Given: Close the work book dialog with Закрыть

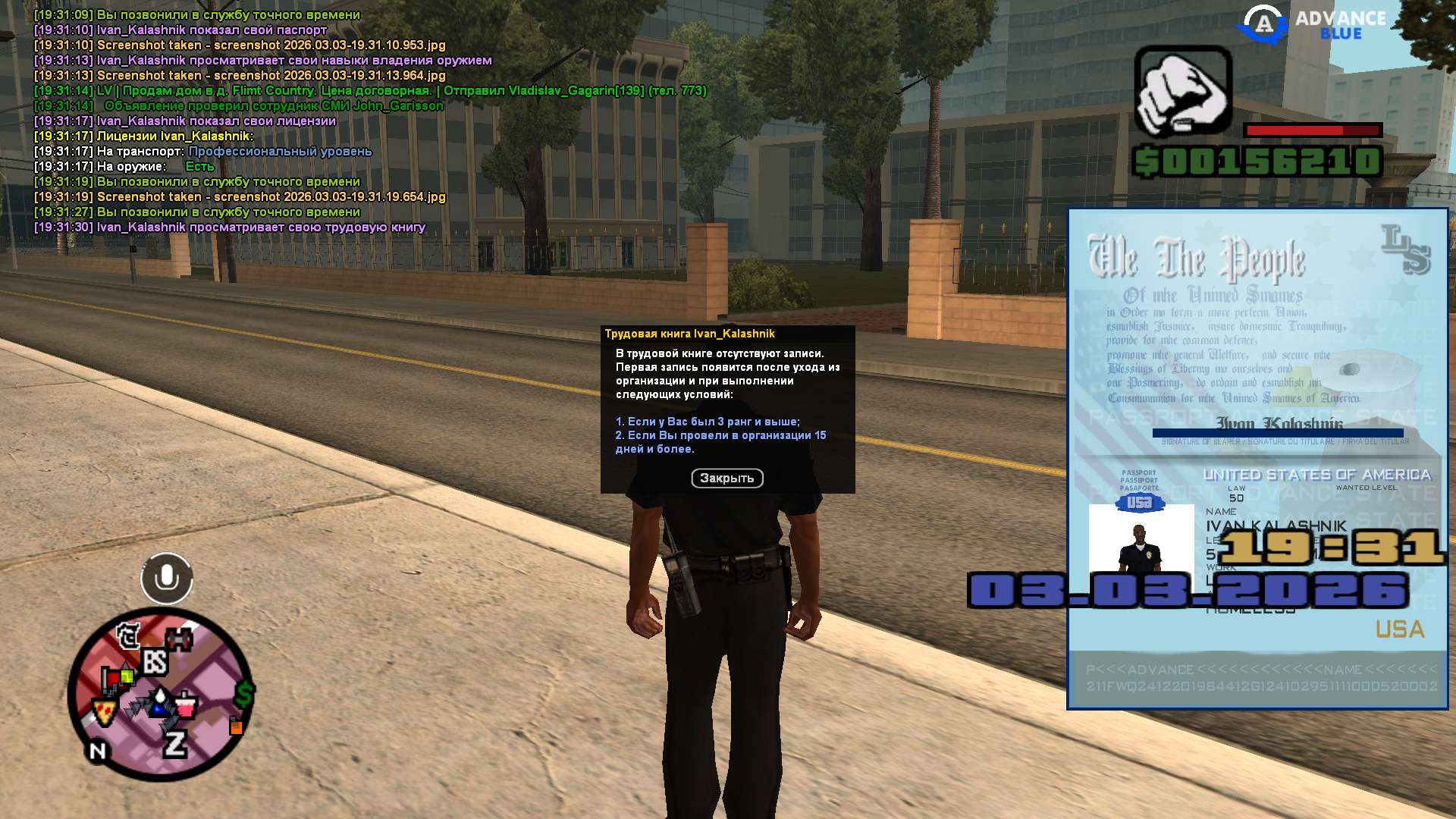Looking at the screenshot, I should point(726,478).
